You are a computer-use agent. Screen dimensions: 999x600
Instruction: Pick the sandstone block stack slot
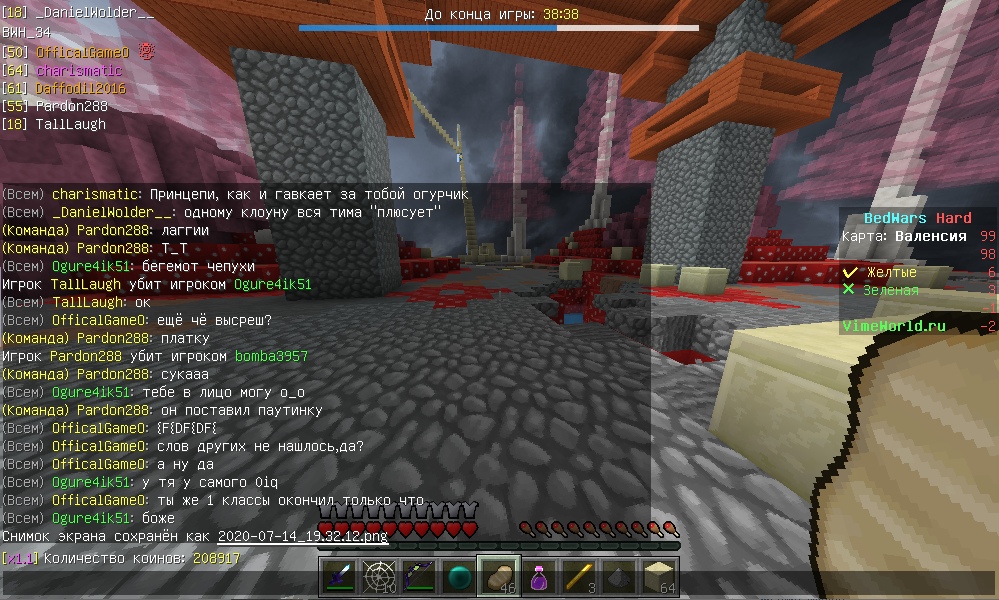[x=659, y=577]
